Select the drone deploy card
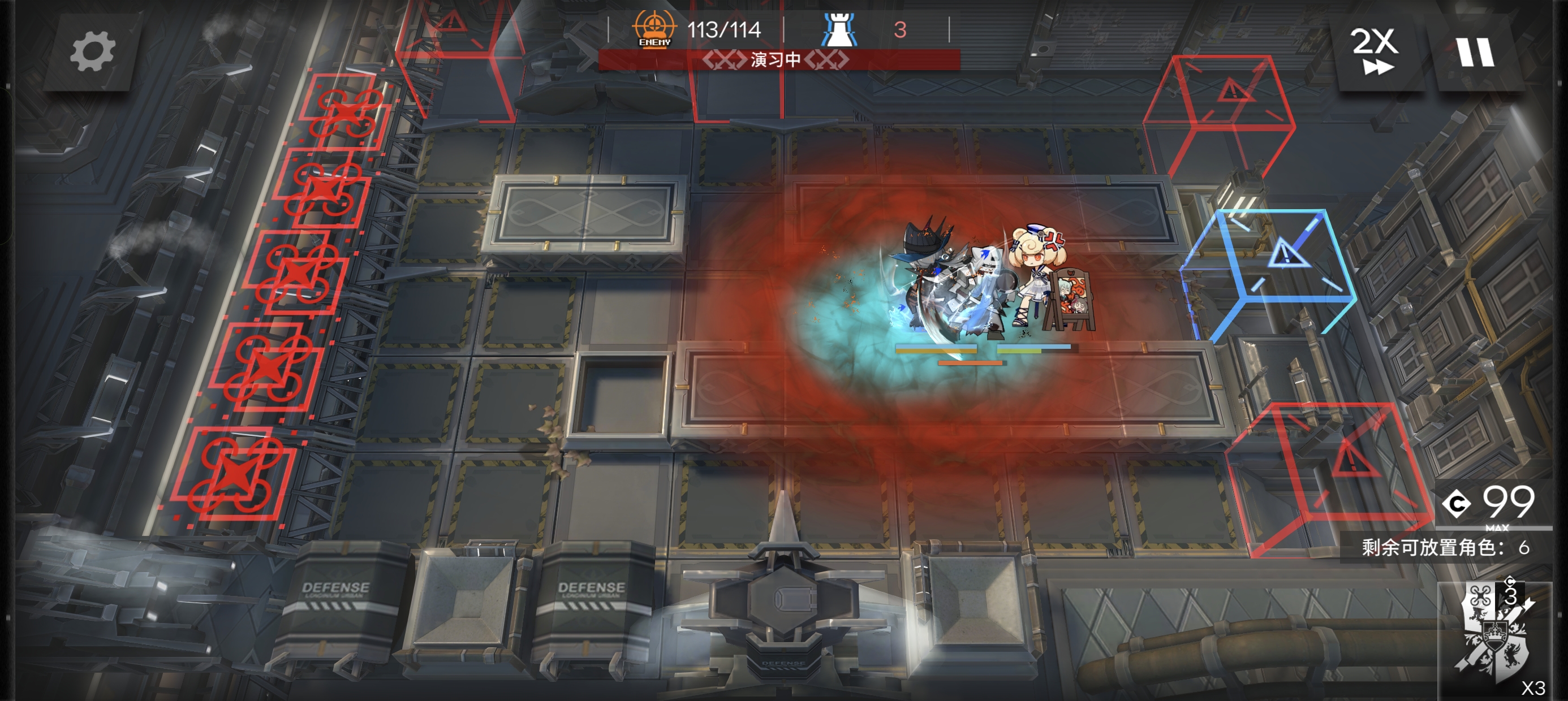Image resolution: width=1568 pixels, height=701 pixels. point(1494,639)
